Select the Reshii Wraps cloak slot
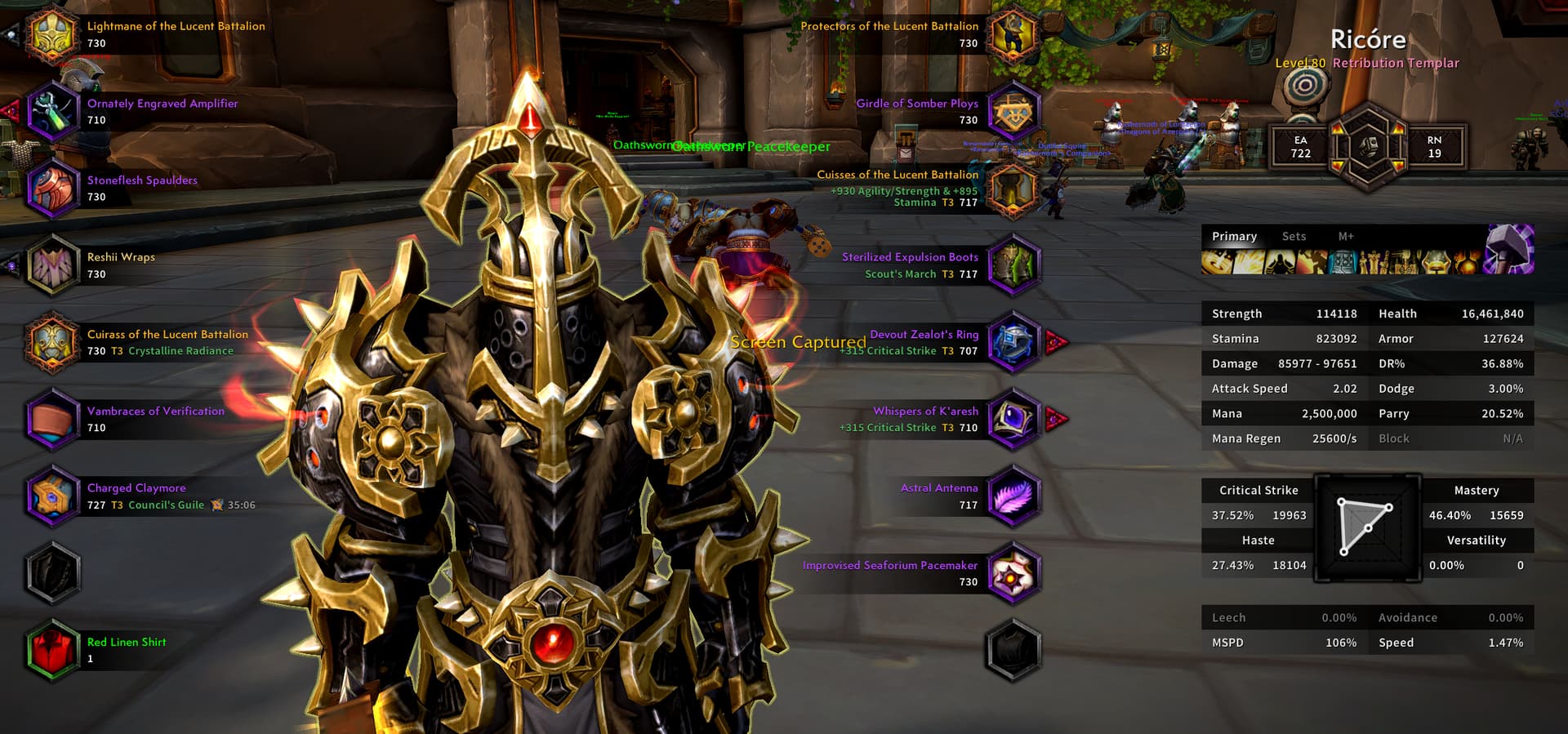 click(x=52, y=265)
